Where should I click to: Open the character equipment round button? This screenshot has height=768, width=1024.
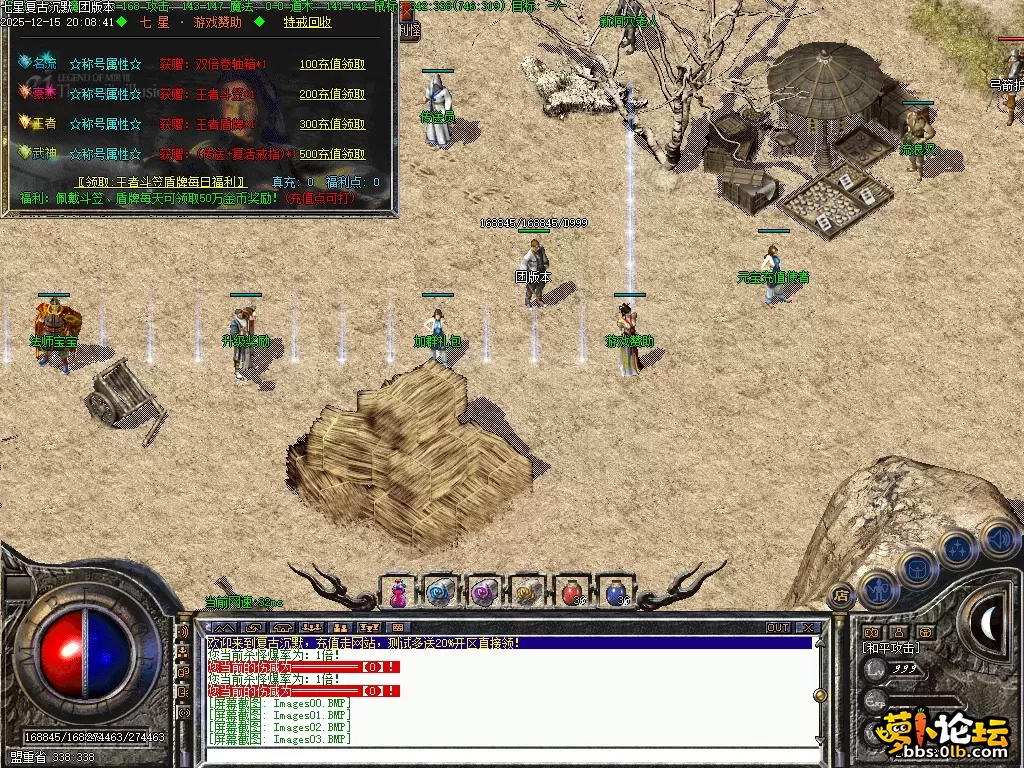tap(878, 588)
